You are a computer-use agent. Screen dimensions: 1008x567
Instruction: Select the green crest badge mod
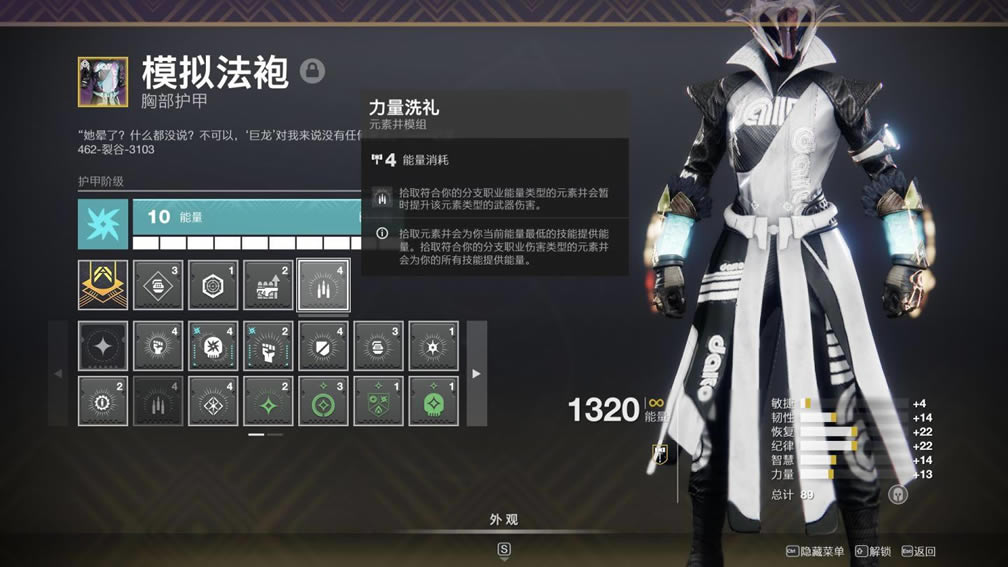click(x=378, y=401)
